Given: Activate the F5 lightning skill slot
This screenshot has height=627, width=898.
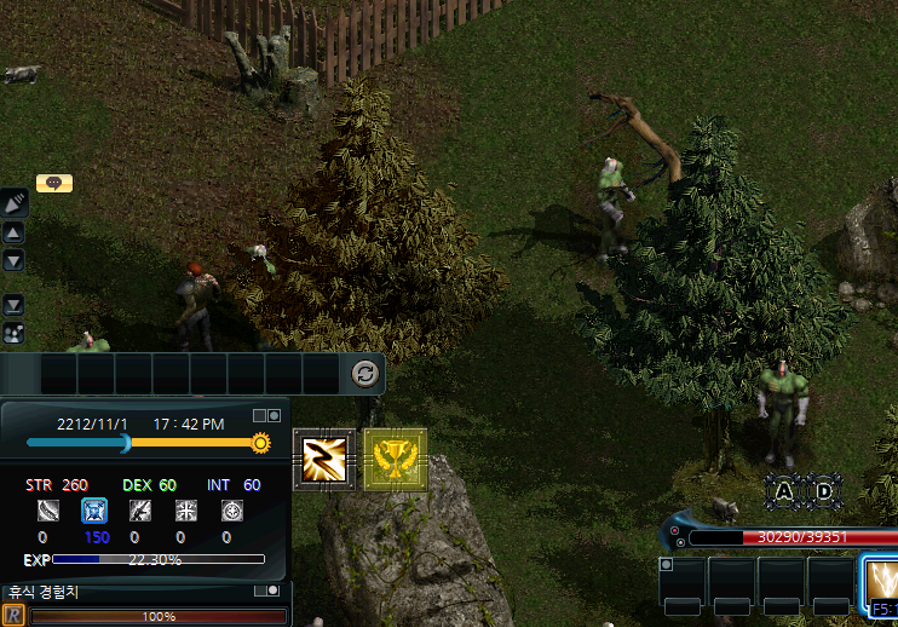Looking at the screenshot, I should pyautogui.click(x=883, y=586).
